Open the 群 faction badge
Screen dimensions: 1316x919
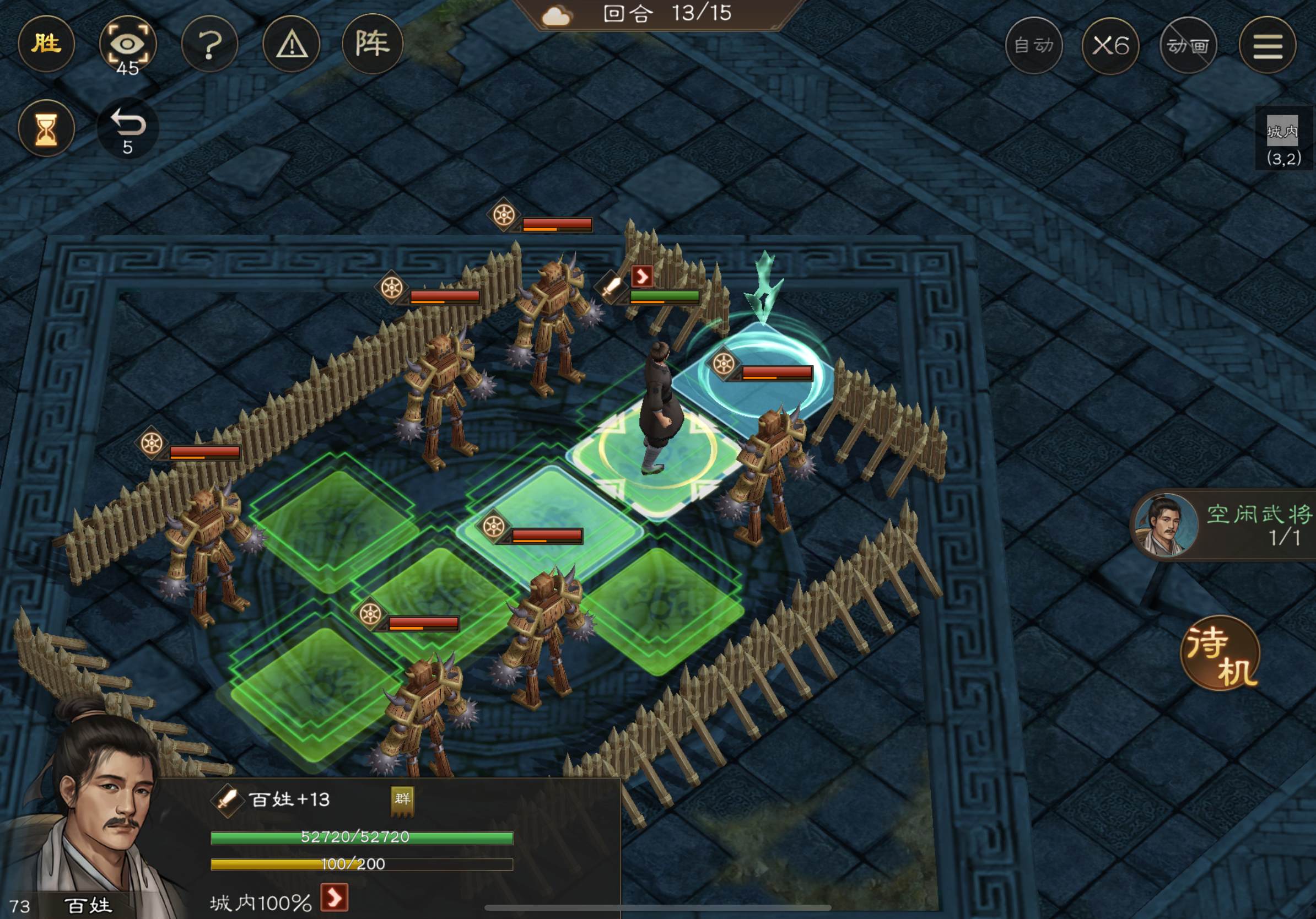[x=402, y=799]
